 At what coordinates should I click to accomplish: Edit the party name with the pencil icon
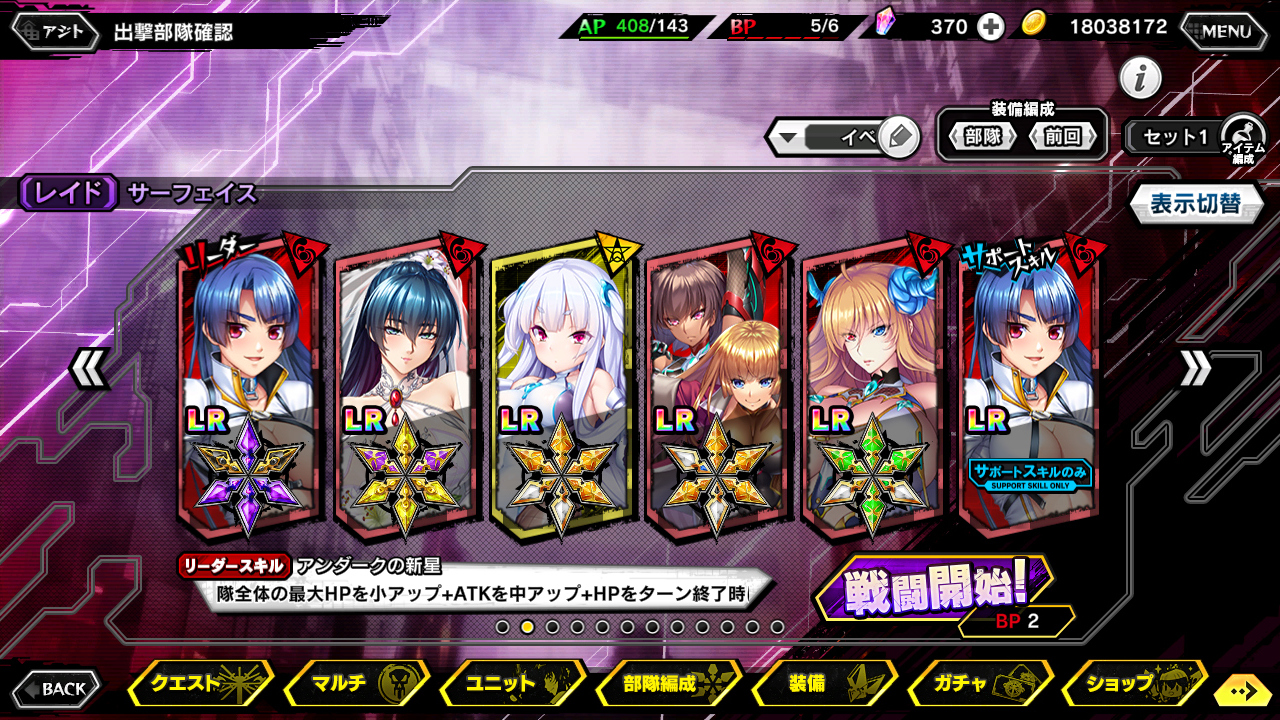point(898,137)
